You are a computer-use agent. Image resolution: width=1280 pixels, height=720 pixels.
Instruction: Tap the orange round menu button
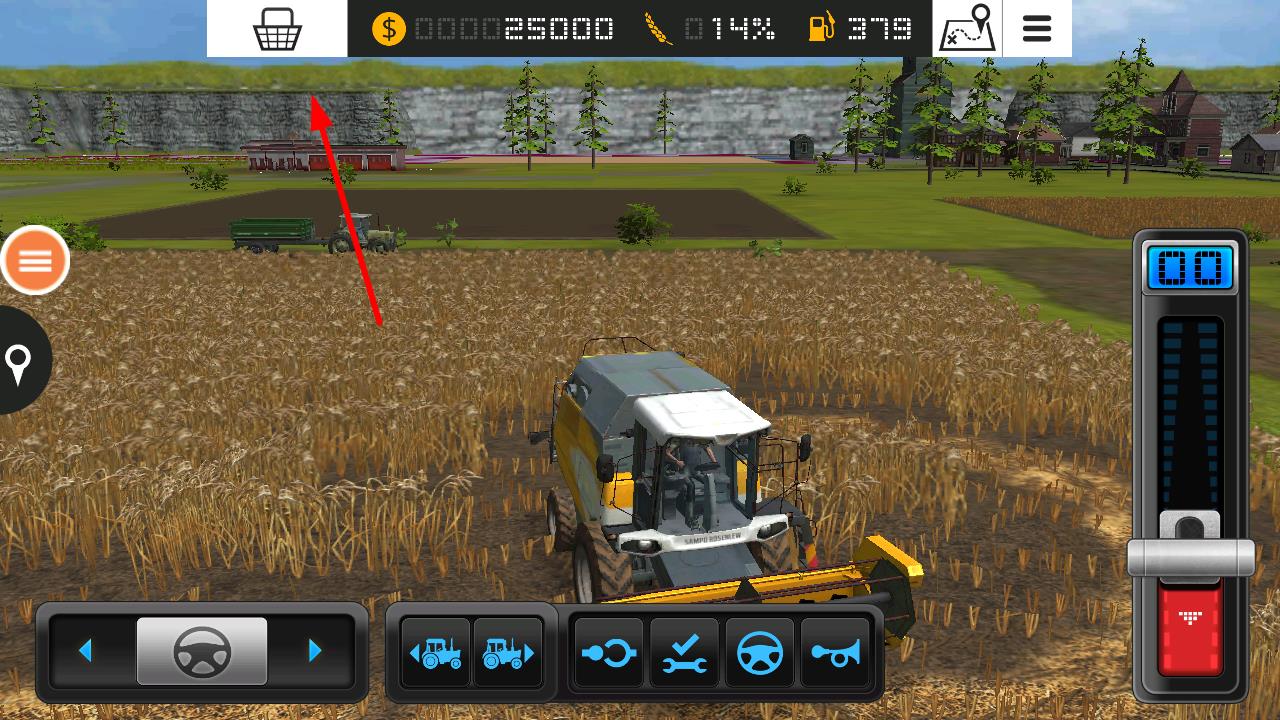(35, 261)
